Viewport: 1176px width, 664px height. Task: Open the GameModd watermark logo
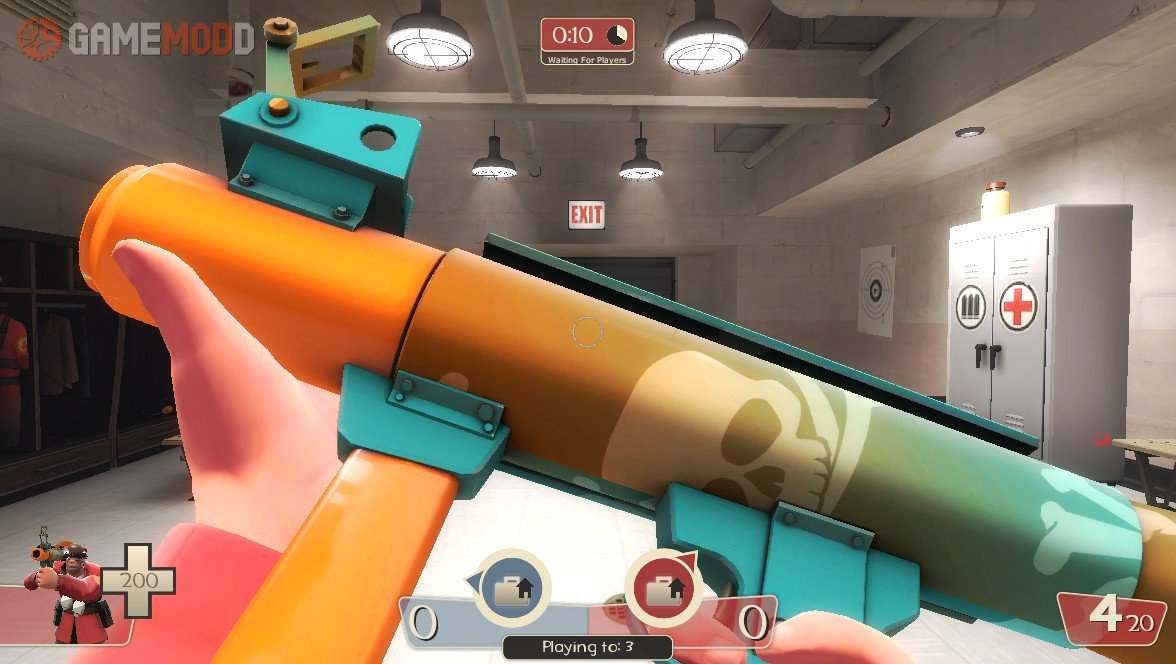(x=136, y=38)
